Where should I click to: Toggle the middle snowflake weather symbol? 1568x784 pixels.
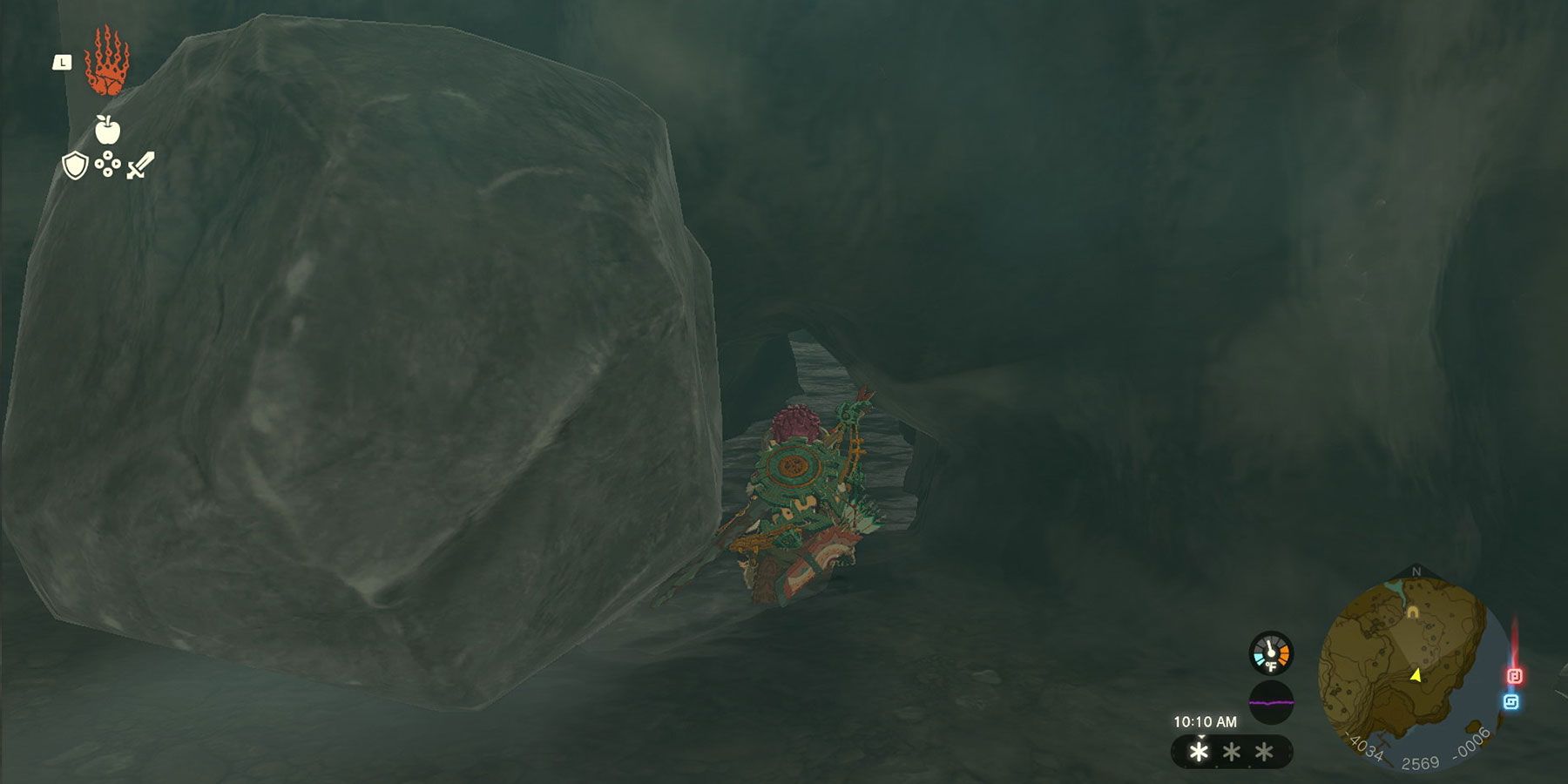[1230, 753]
